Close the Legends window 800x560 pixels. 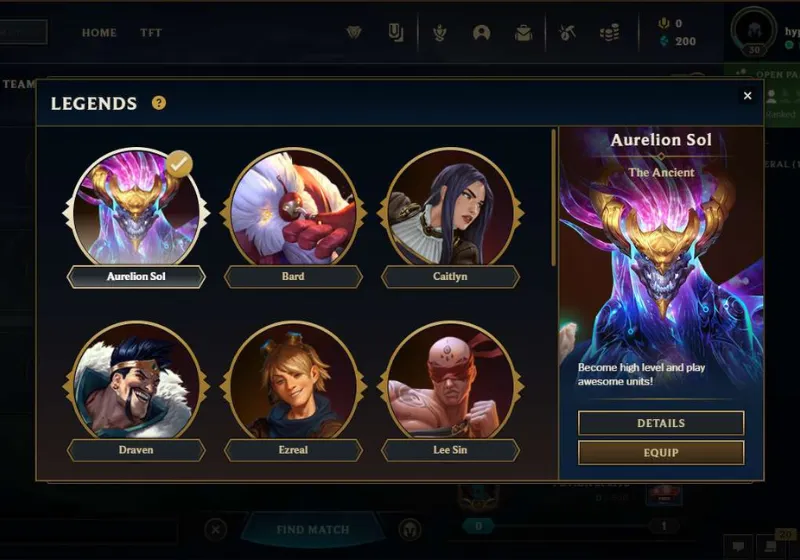pyautogui.click(x=747, y=96)
